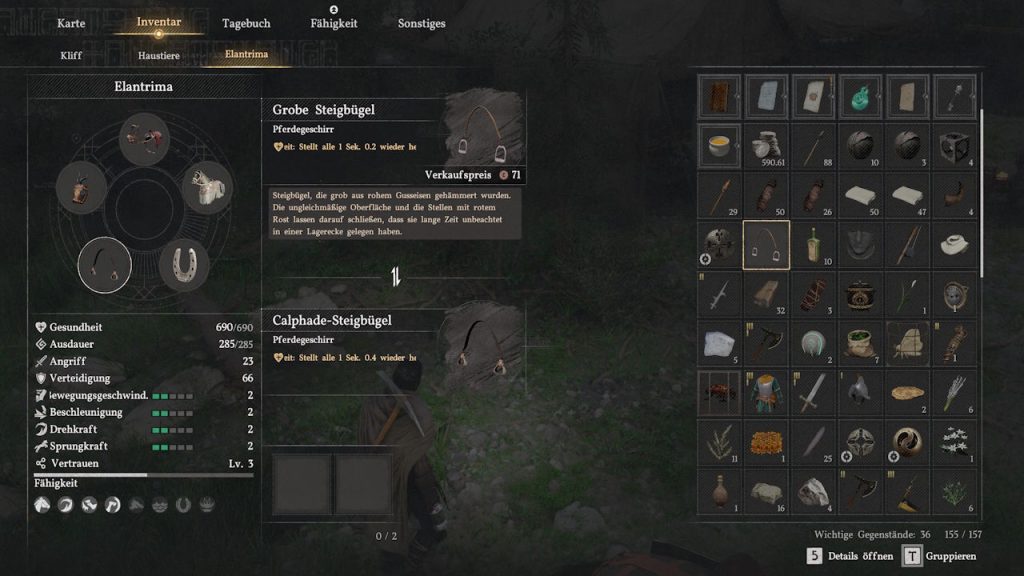Go to the Sonstiges tab
Screen dimensions: 1024x576
point(422,23)
